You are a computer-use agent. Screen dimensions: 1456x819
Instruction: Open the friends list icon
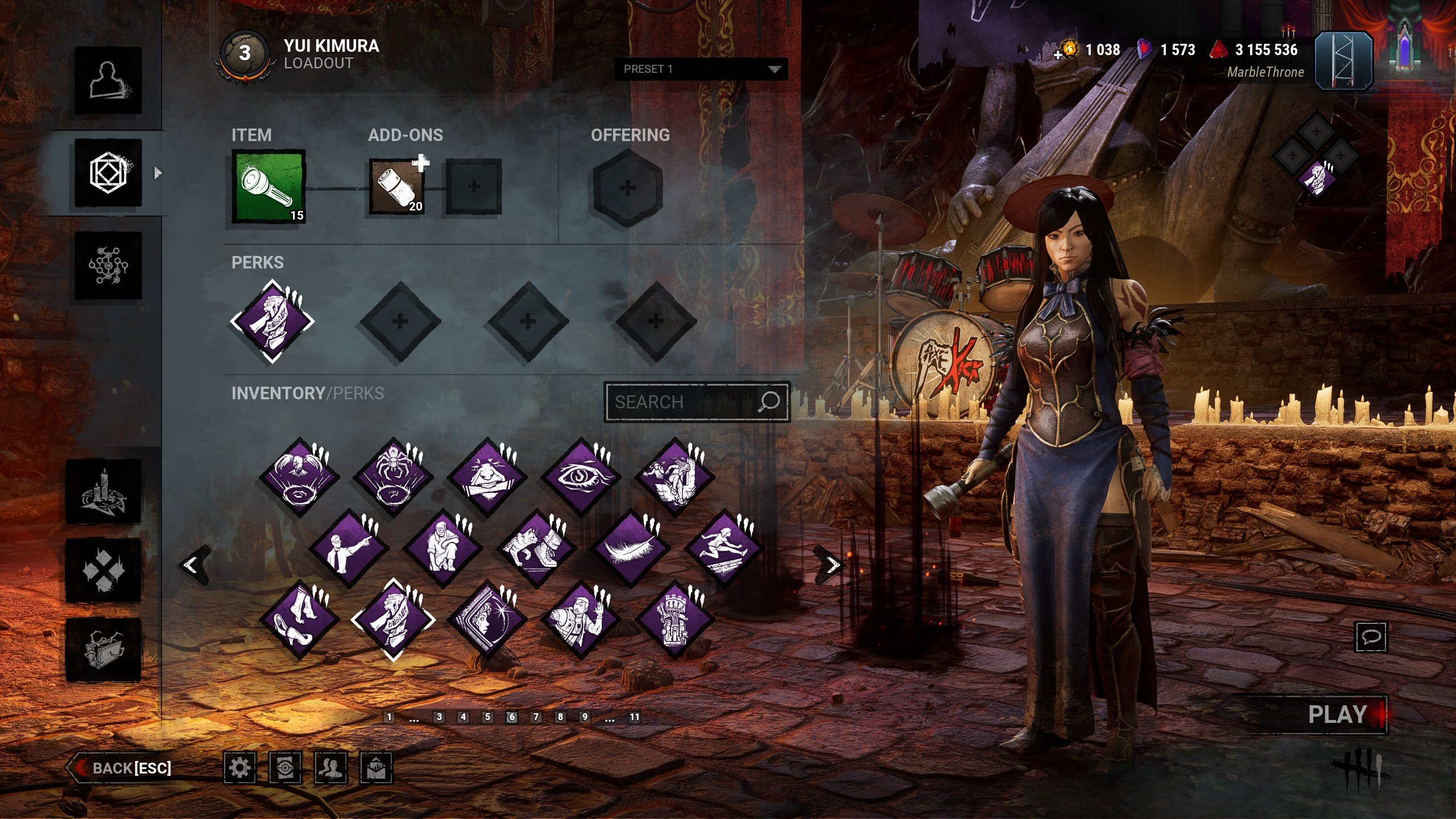[x=330, y=768]
